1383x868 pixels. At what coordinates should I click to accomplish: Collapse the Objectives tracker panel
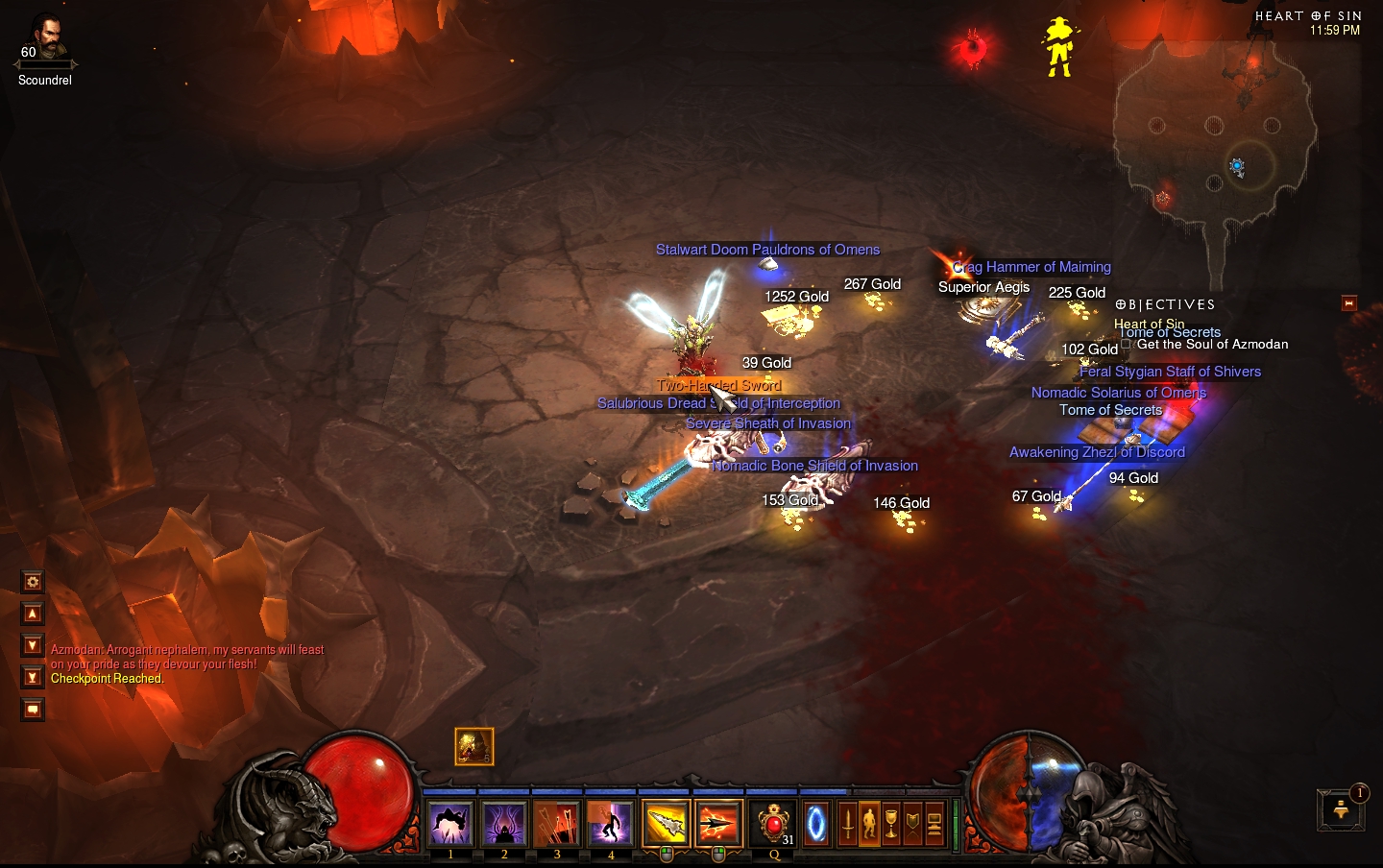1348,303
